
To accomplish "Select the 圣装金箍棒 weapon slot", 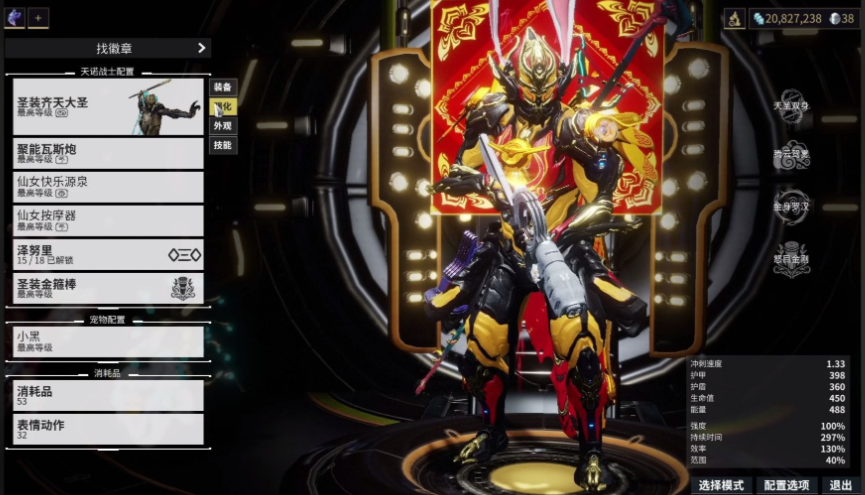I will (x=107, y=287).
